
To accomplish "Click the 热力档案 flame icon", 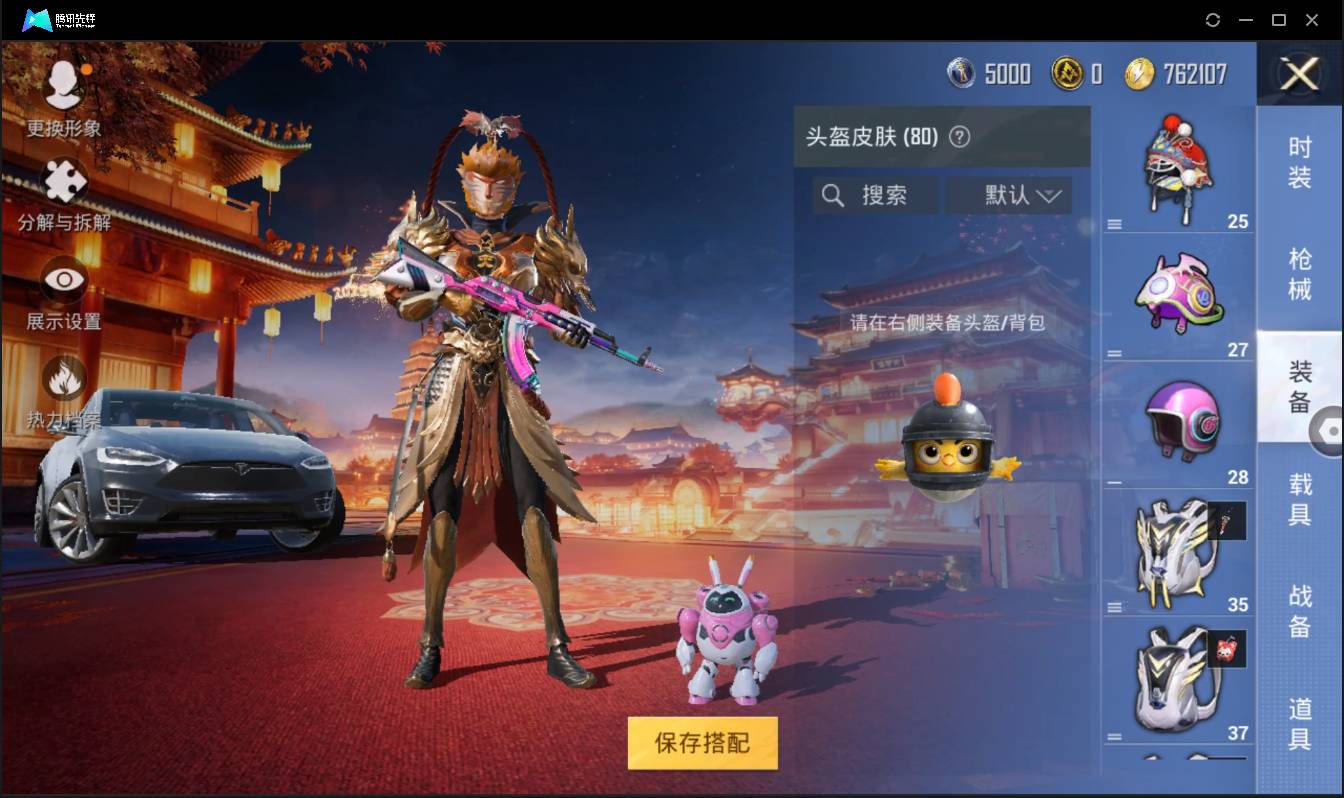I will click(x=62, y=377).
